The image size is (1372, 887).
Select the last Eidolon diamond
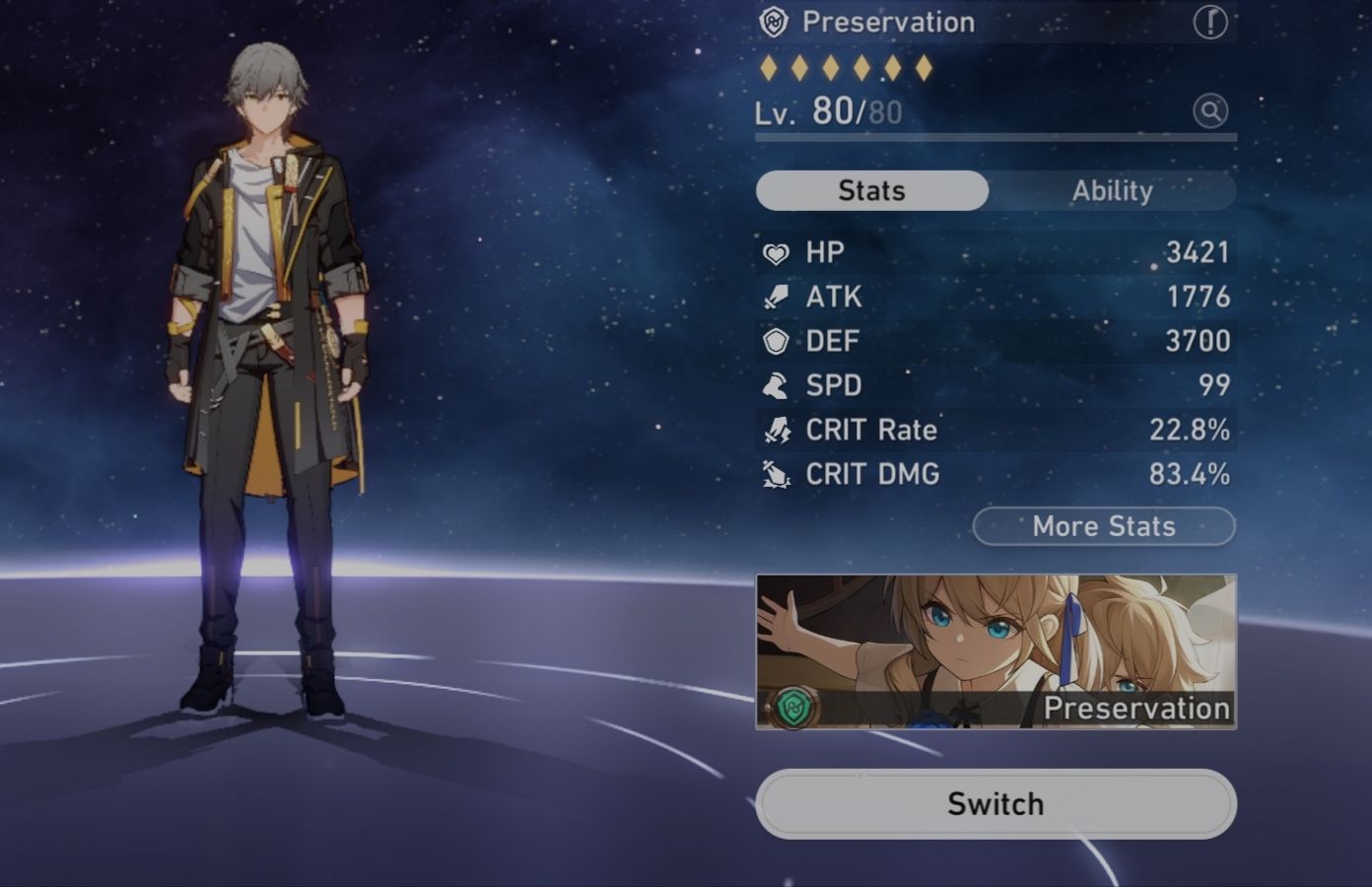(x=923, y=67)
